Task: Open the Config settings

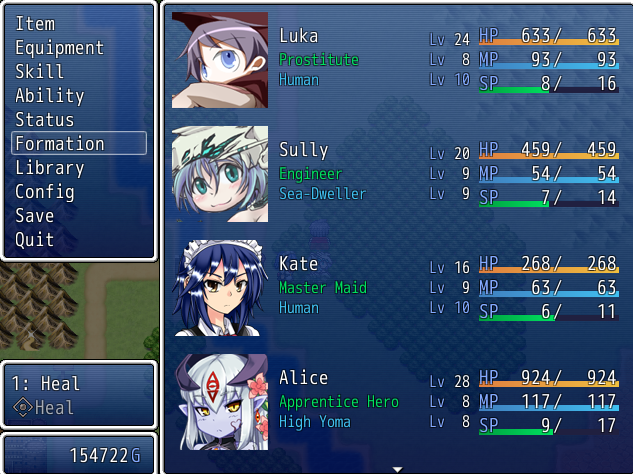Action: 45,191
